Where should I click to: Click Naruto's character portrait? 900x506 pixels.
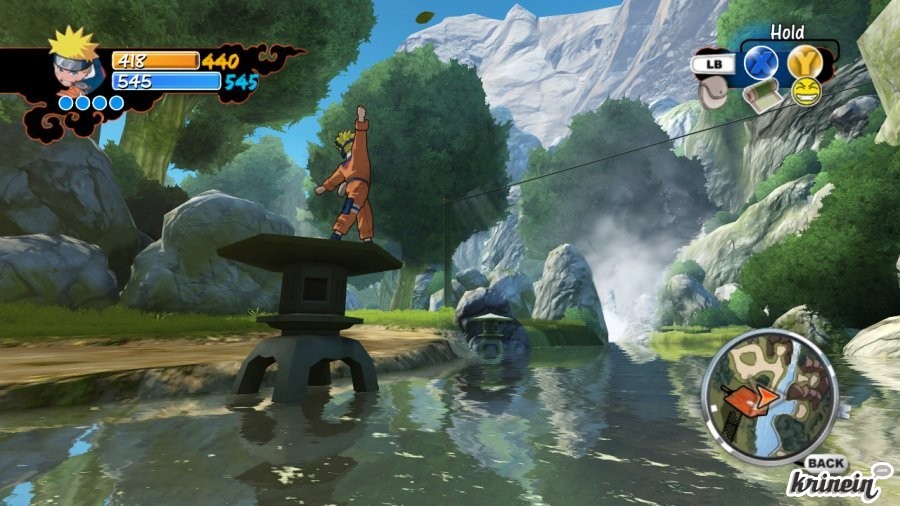[75, 65]
